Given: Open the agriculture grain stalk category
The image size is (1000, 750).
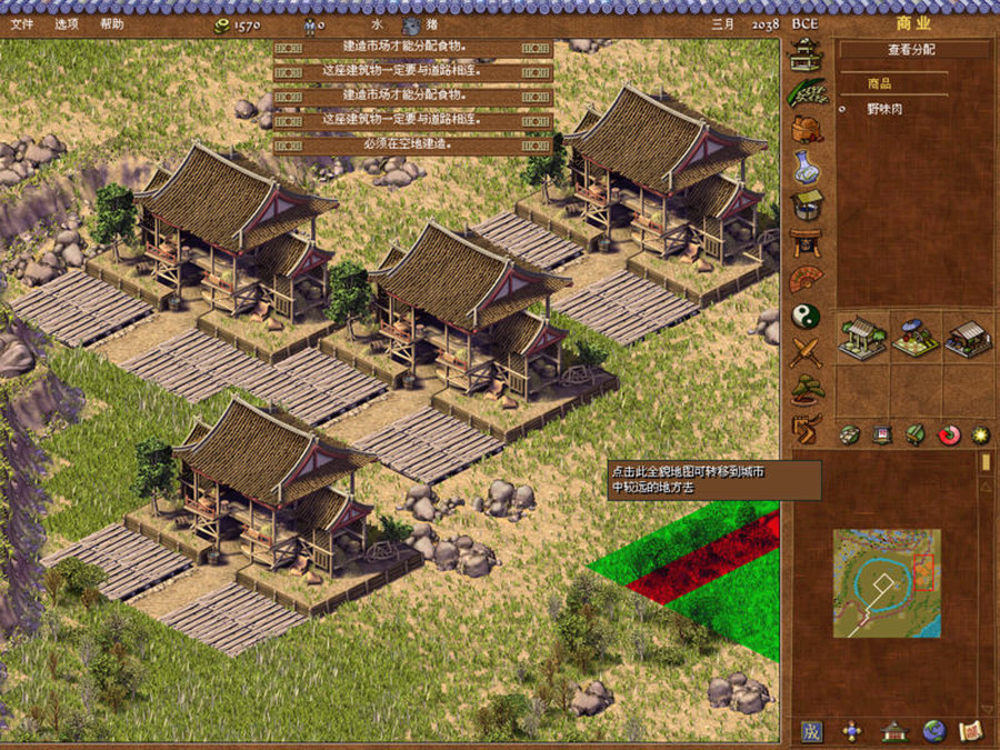Looking at the screenshot, I should (806, 92).
